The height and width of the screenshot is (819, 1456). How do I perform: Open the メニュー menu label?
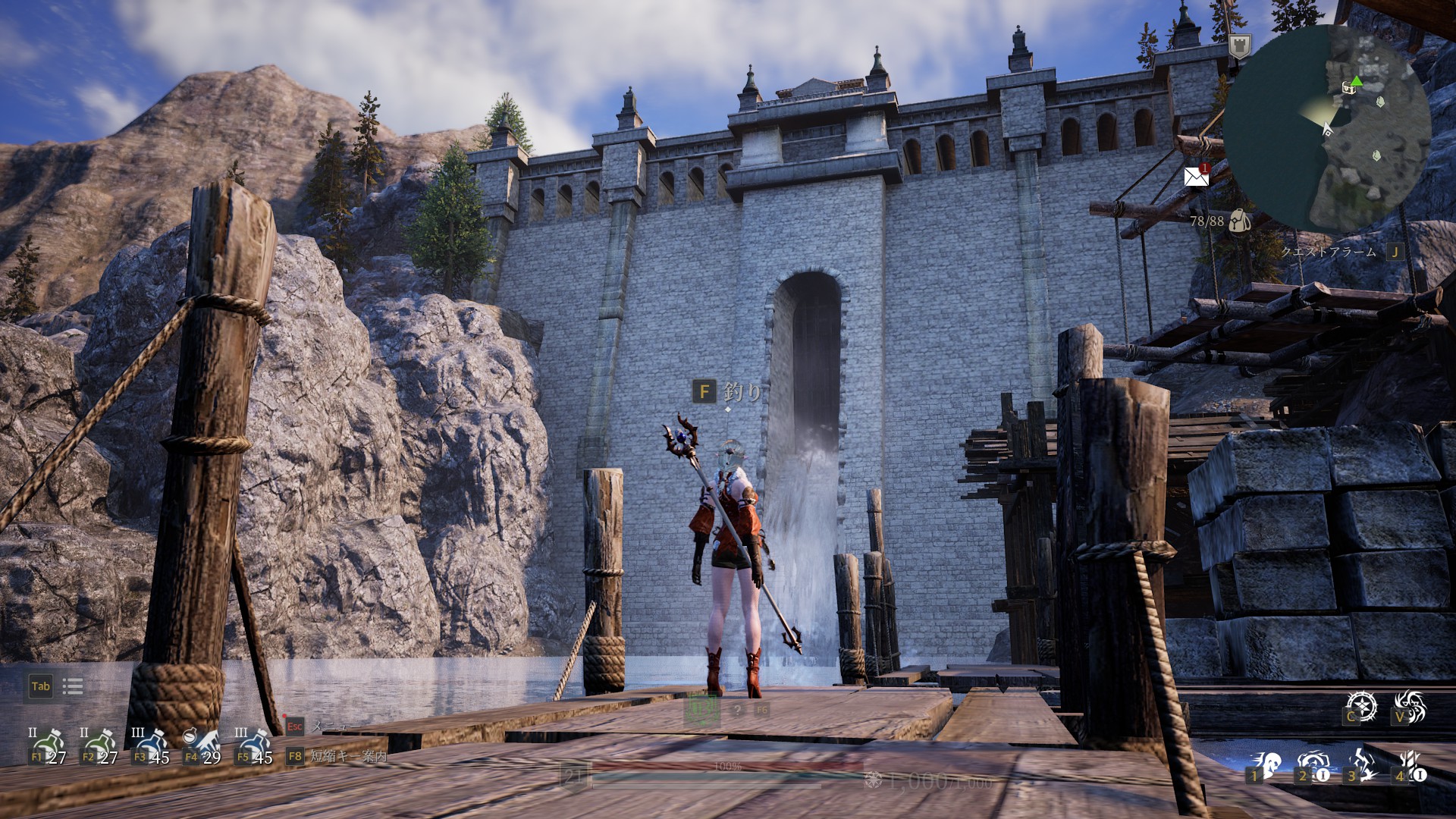(x=329, y=726)
